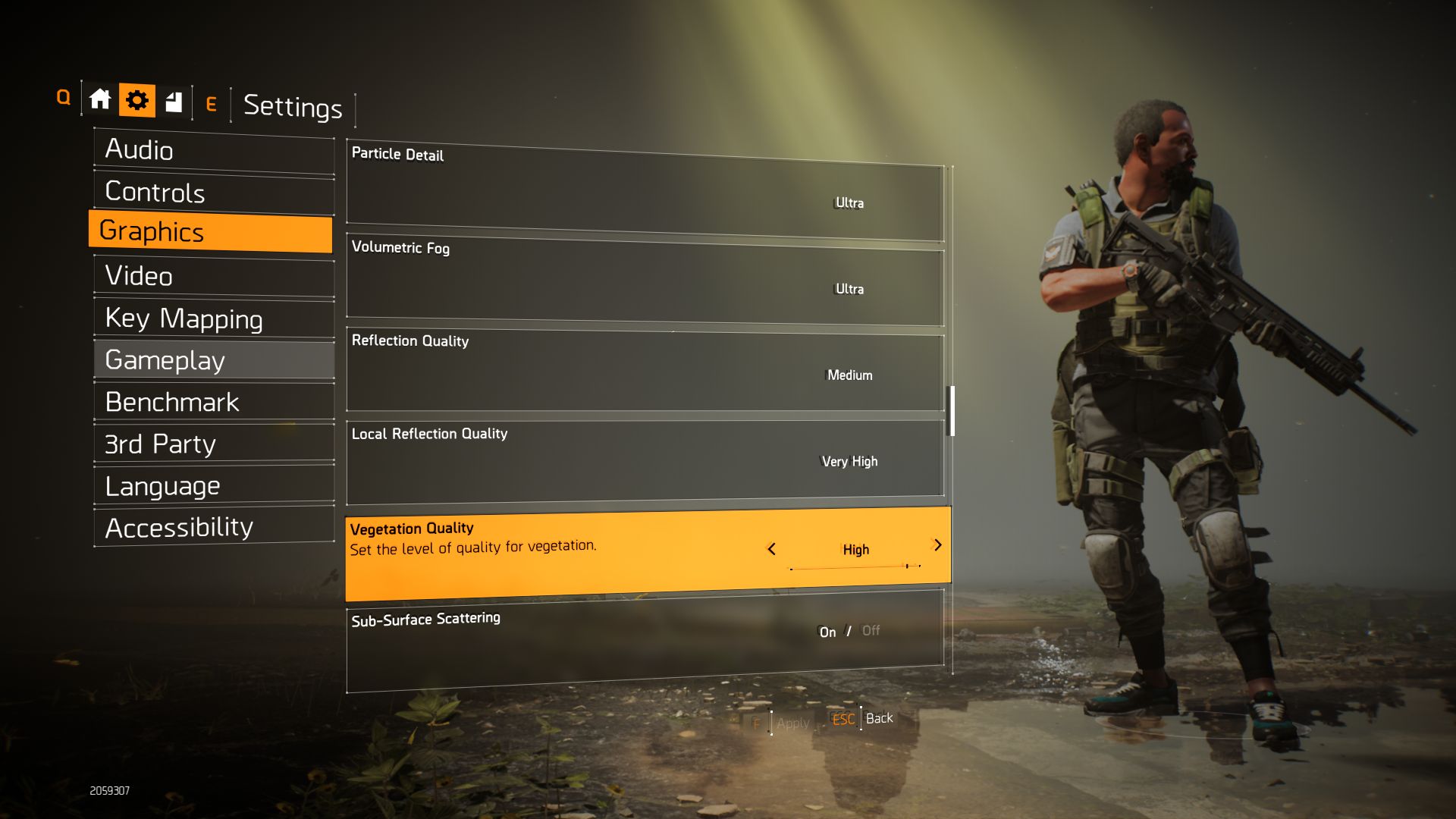Select the gear settings tab icon
The width and height of the screenshot is (1456, 819).
137,100
